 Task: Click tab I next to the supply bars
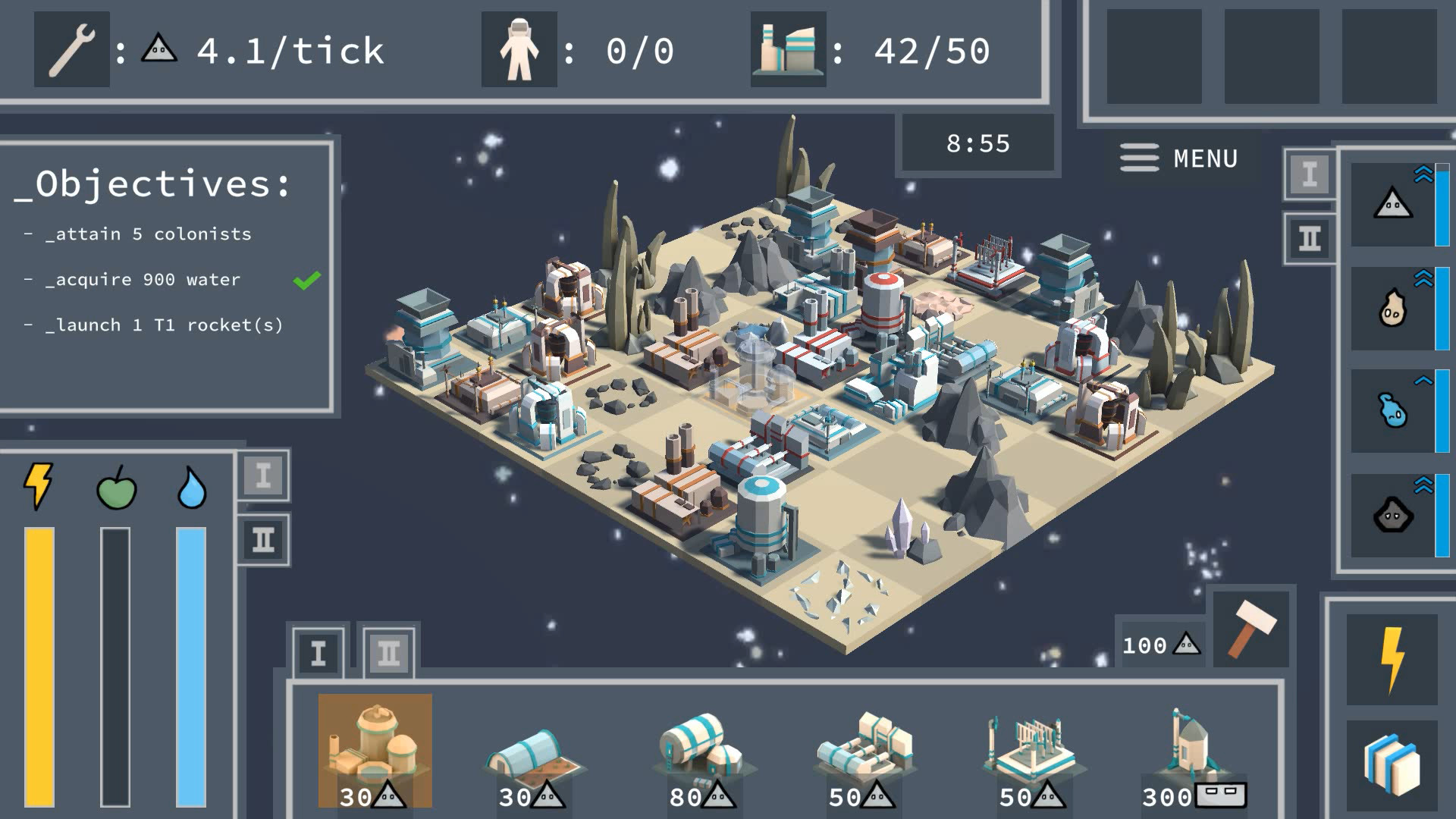coord(263,476)
